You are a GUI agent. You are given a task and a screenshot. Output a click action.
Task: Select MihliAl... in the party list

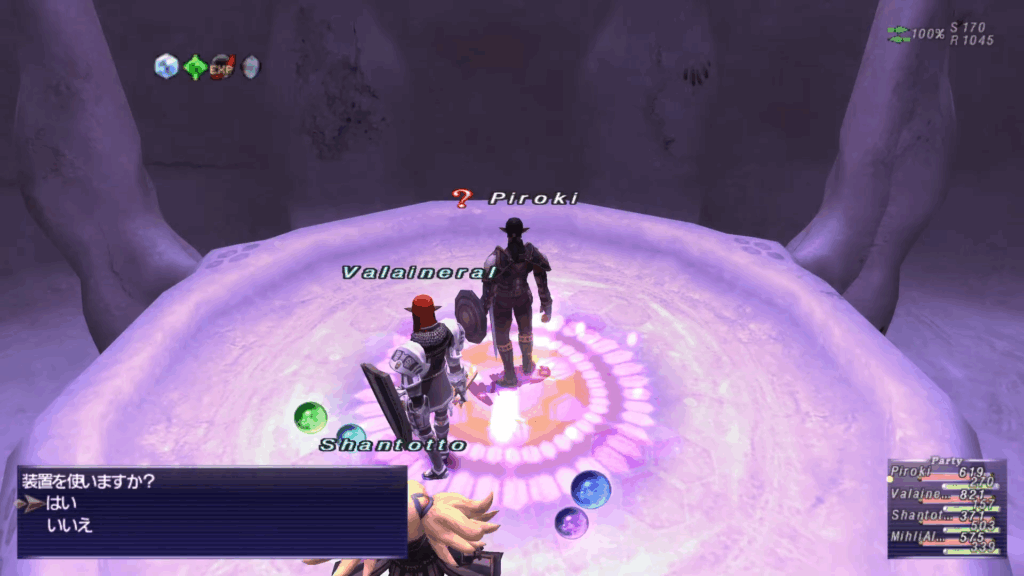click(914, 537)
